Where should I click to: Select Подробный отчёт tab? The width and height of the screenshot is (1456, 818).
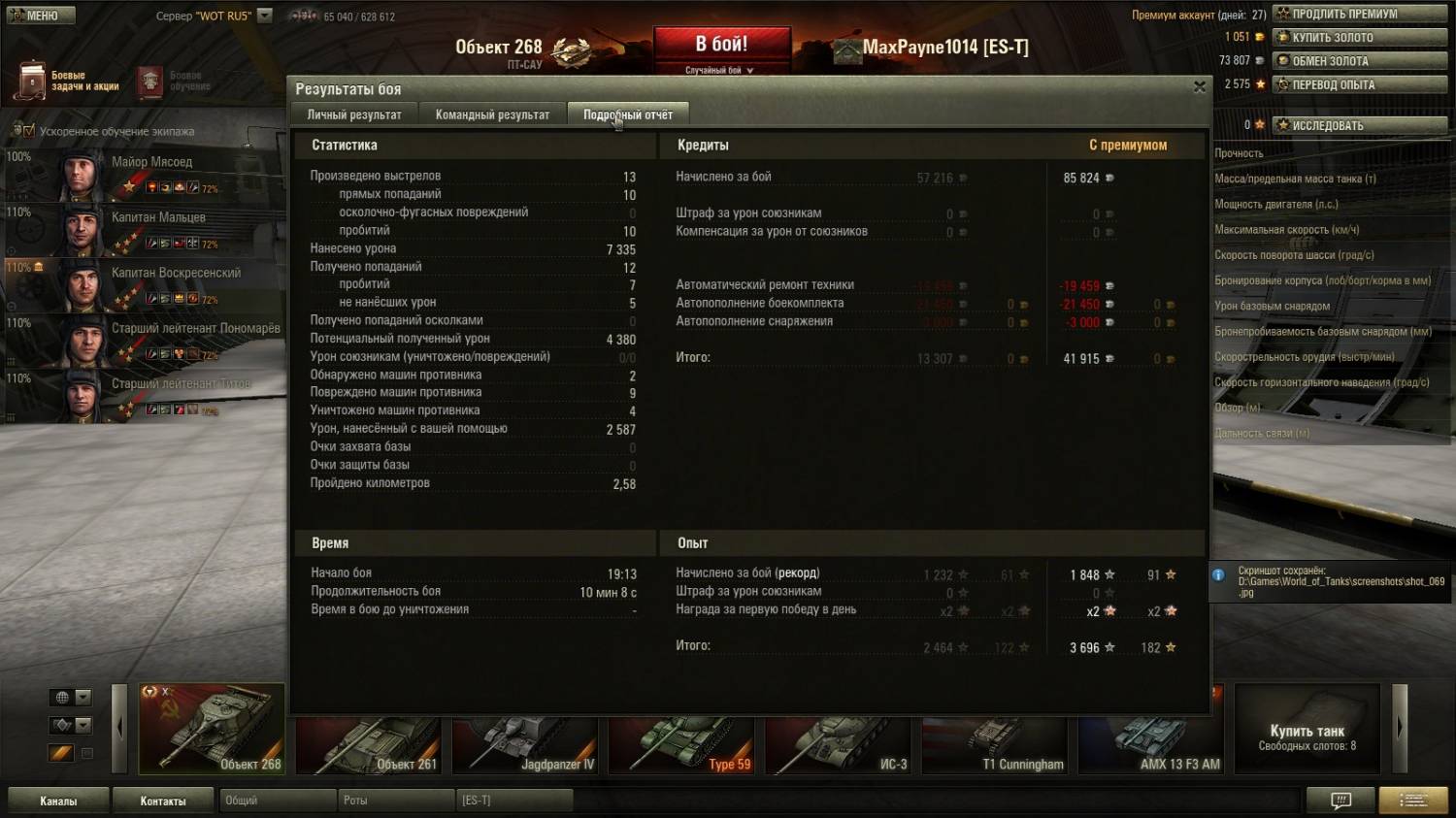(x=628, y=115)
